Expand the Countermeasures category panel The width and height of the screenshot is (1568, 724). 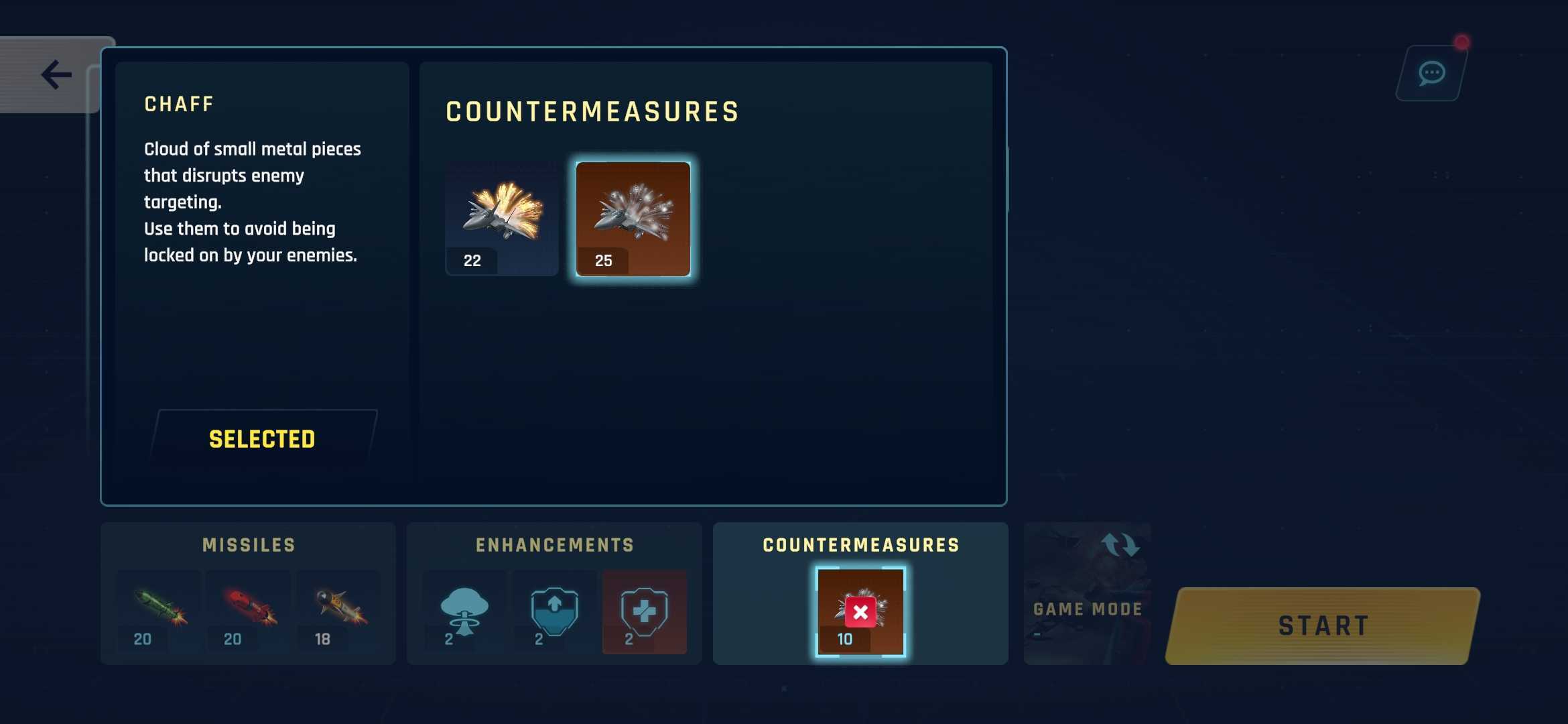pos(860,545)
